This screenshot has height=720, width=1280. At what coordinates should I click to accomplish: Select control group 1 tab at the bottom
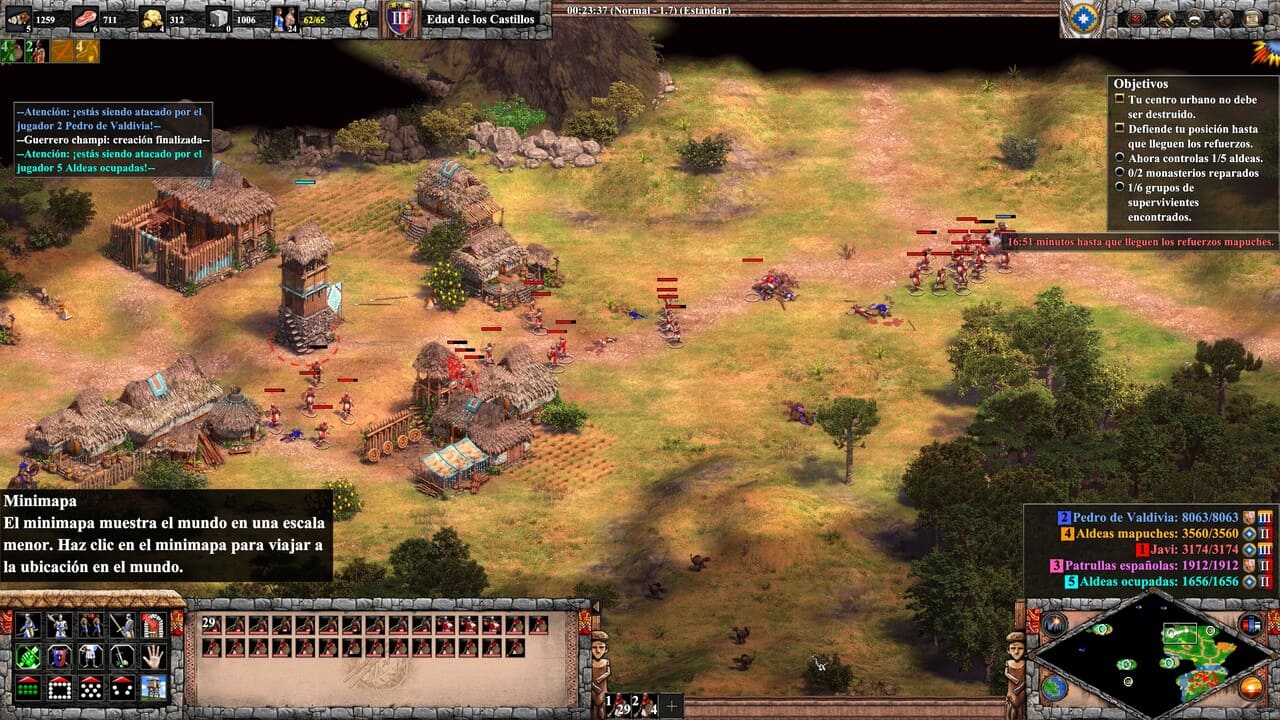[617, 703]
